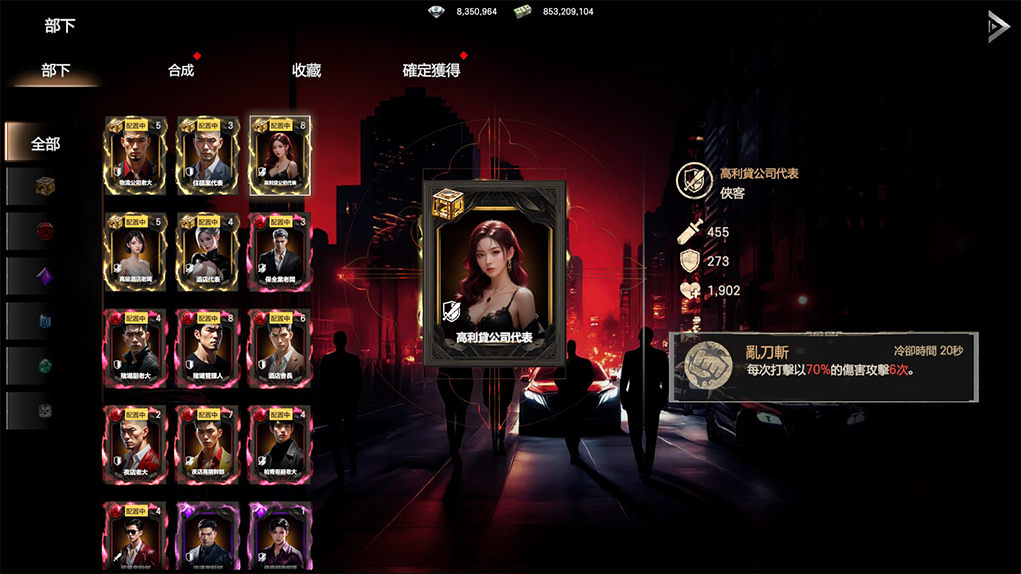Open the 收藏 tab
The width and height of the screenshot is (1021, 574).
(x=306, y=70)
